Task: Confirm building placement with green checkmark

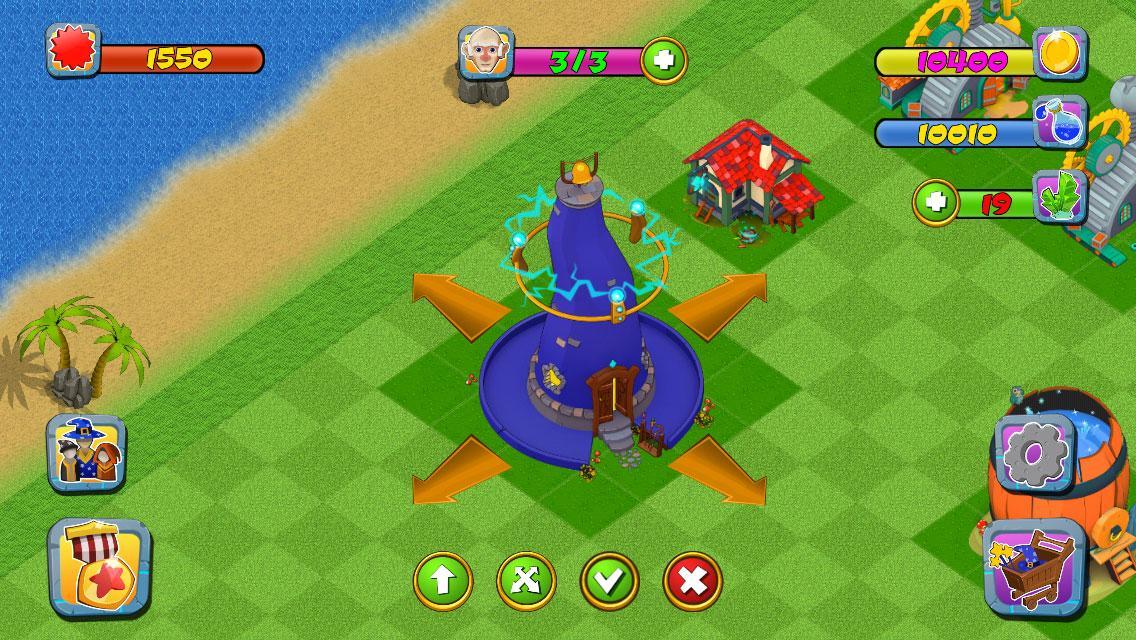Action: [x=609, y=581]
